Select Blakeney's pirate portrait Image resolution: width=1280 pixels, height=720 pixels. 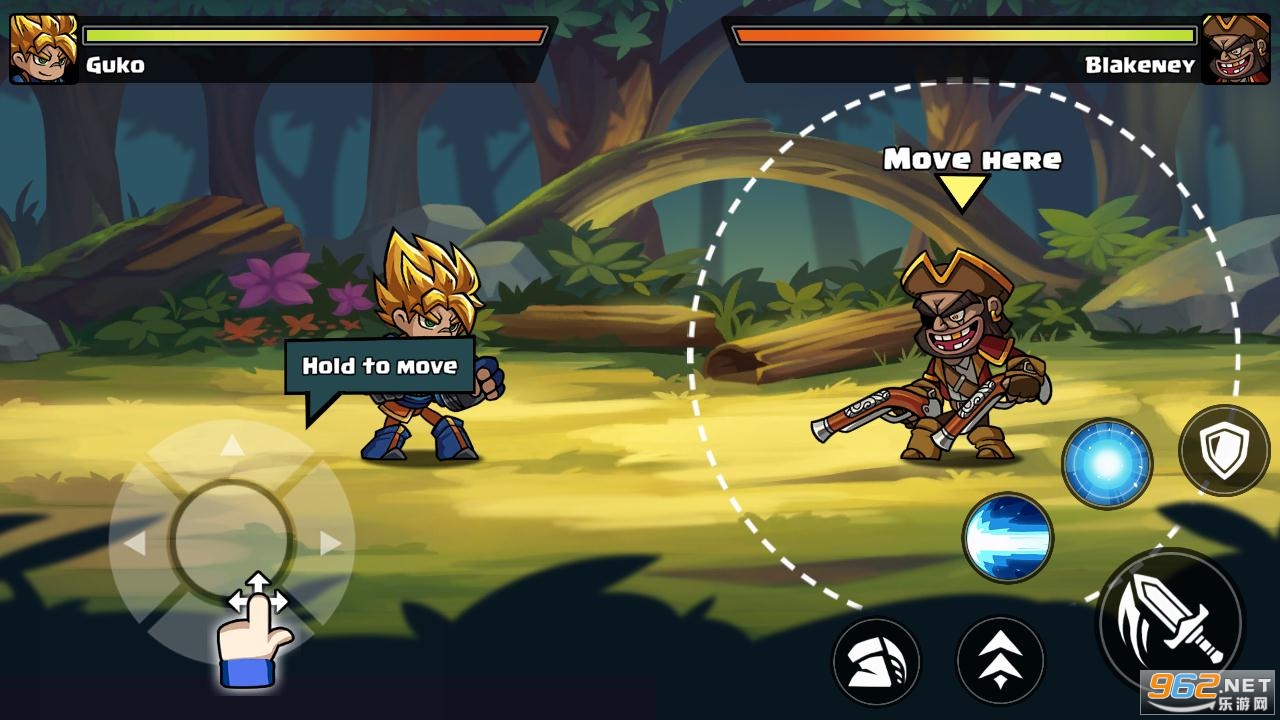(x=1235, y=48)
